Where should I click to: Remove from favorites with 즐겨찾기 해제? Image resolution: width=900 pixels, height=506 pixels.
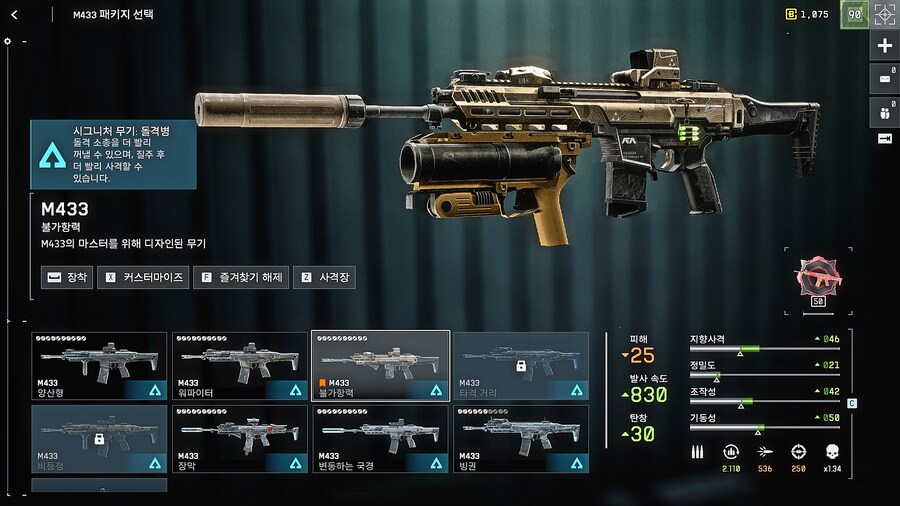click(x=243, y=277)
